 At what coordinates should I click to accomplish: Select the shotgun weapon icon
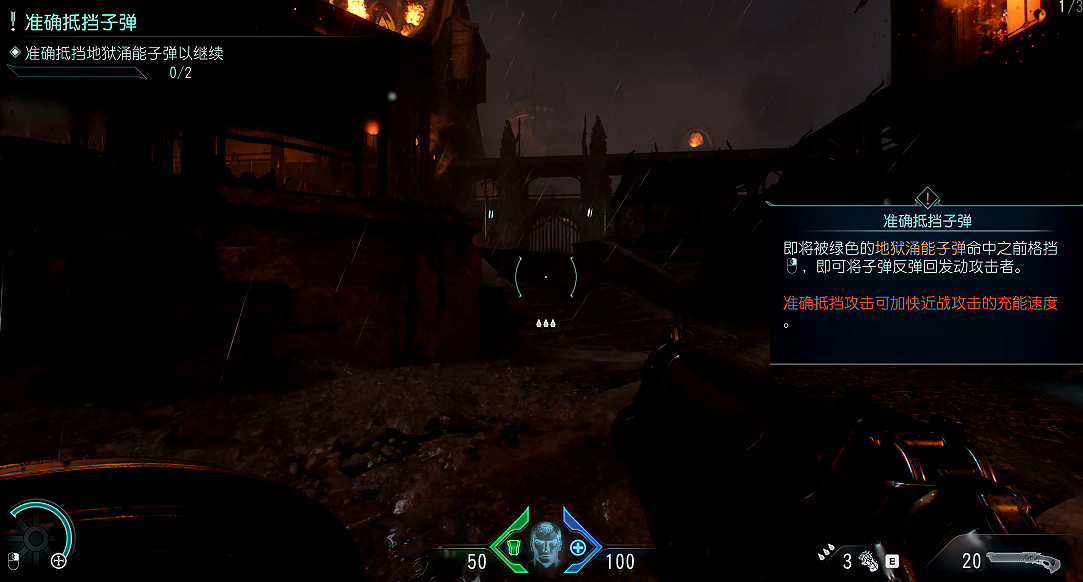[1023, 560]
